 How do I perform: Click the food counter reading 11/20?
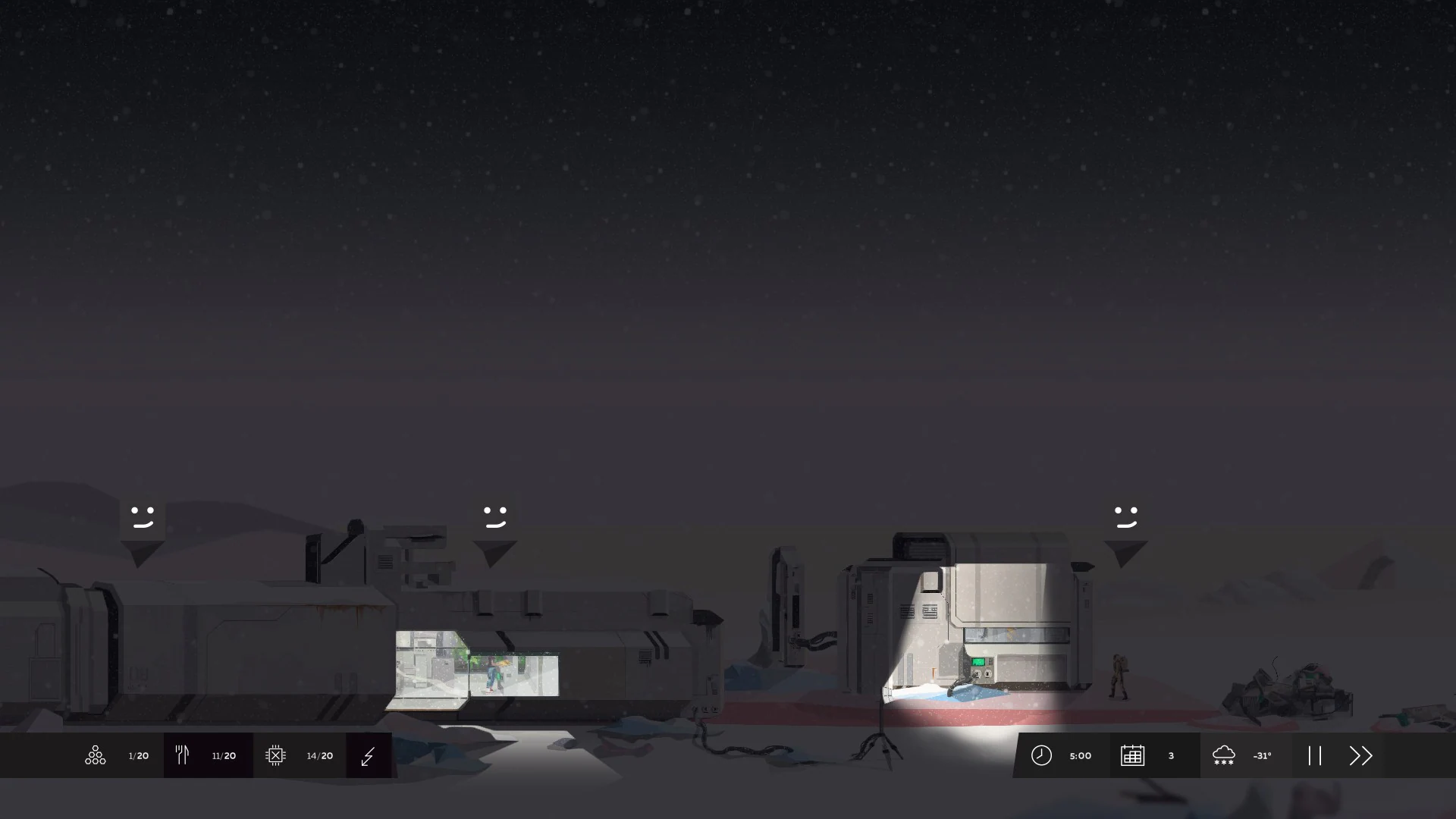[223, 755]
